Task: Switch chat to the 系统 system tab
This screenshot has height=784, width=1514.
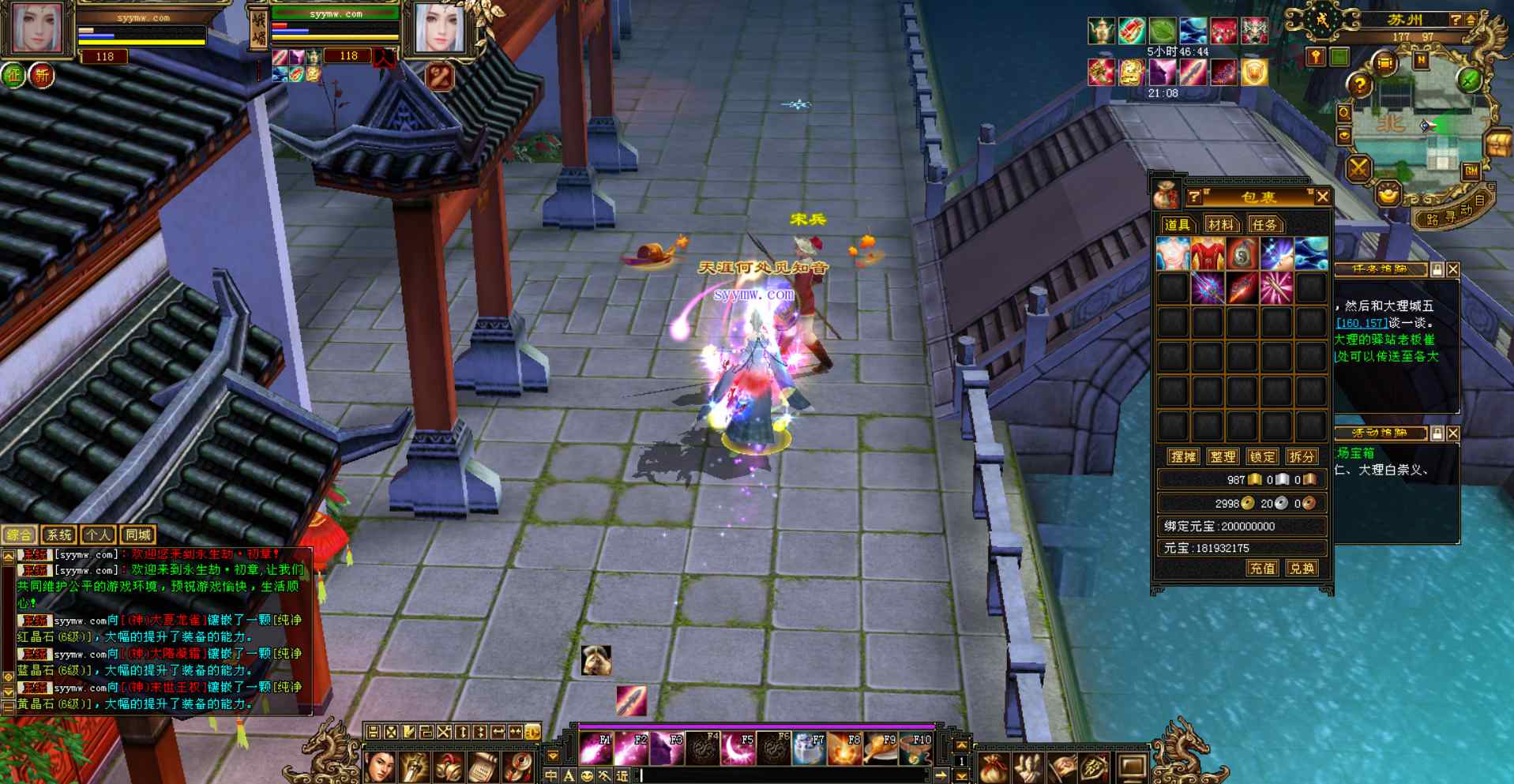Action: 58,535
